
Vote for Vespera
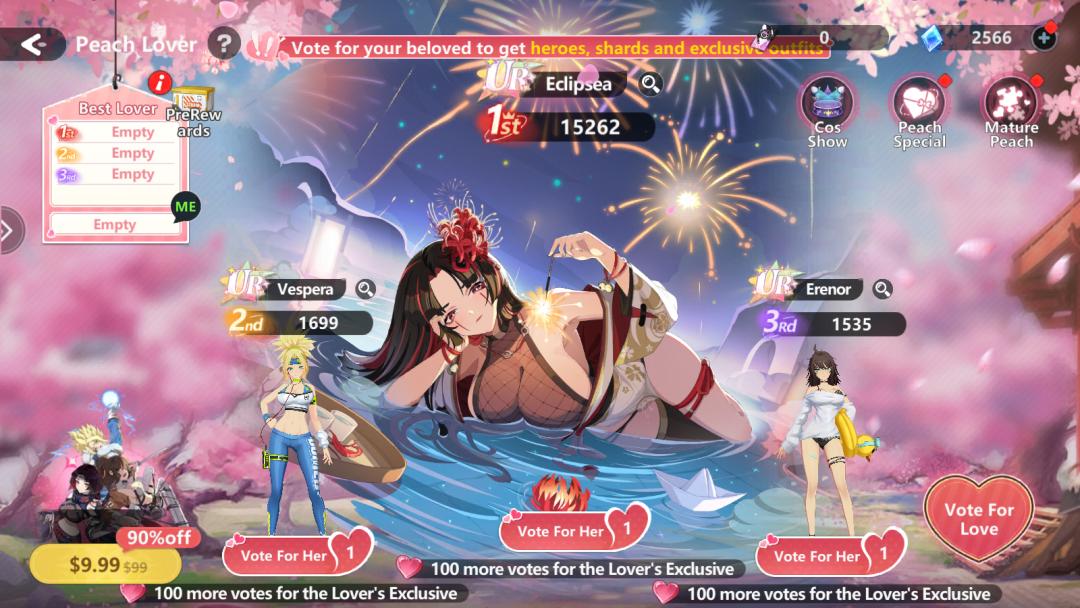click(x=297, y=554)
